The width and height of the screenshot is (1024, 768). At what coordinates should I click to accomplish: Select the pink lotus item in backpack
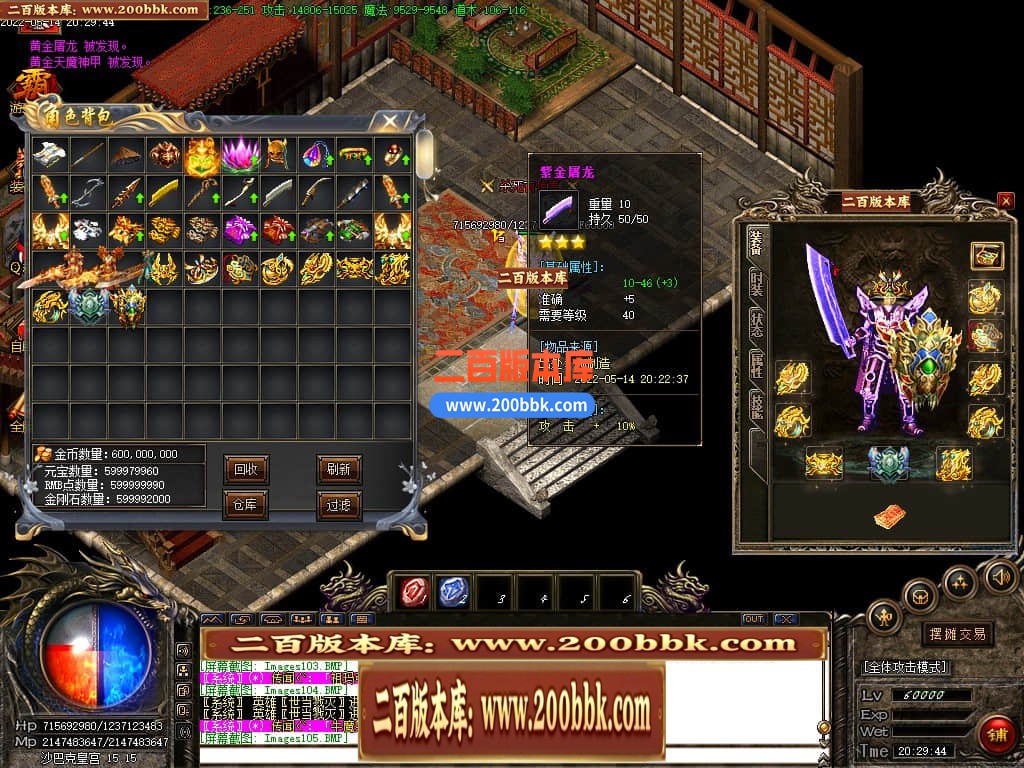pos(240,155)
